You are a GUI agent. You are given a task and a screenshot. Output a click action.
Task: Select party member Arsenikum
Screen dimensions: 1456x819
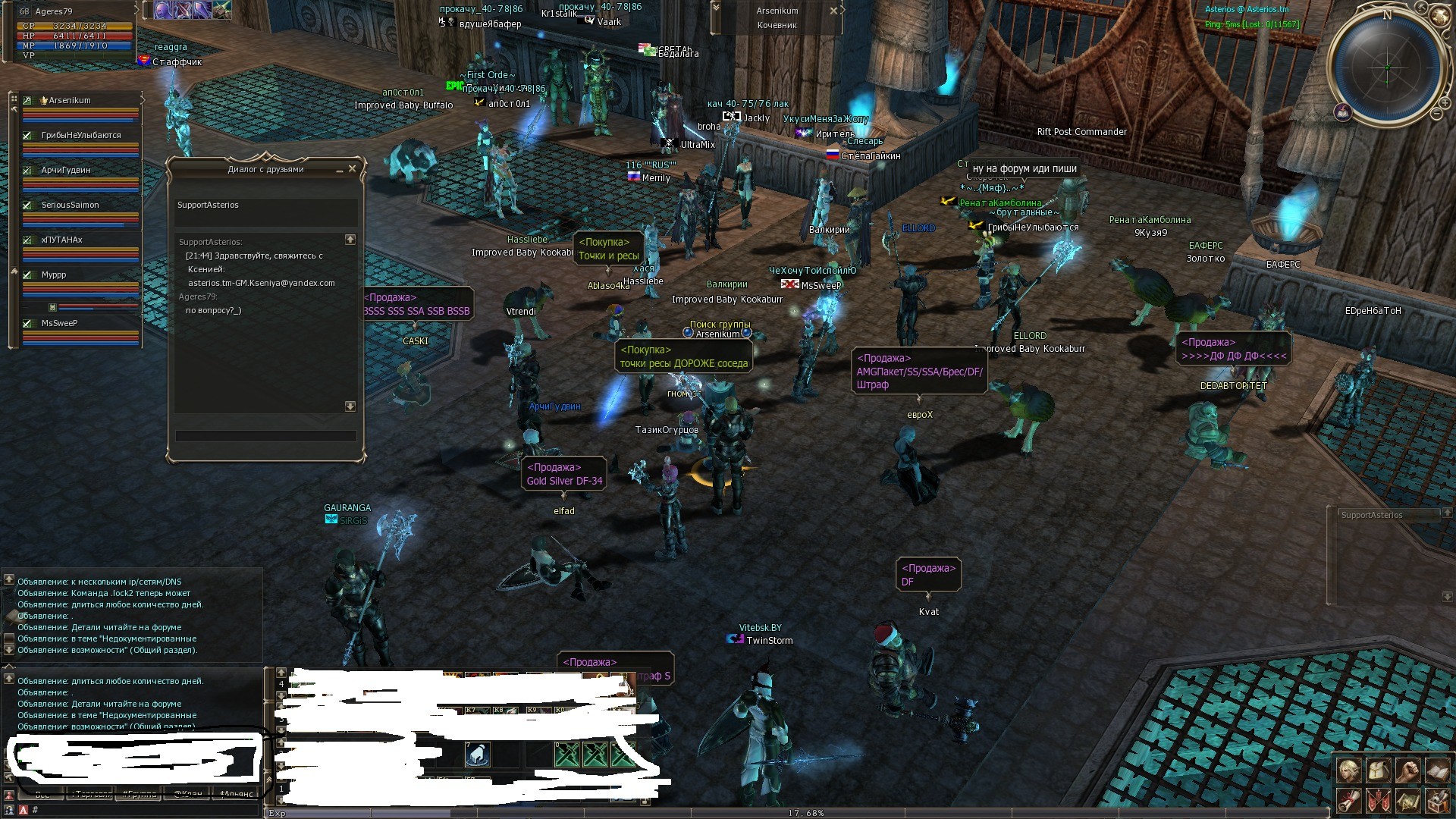pyautogui.click(x=70, y=100)
